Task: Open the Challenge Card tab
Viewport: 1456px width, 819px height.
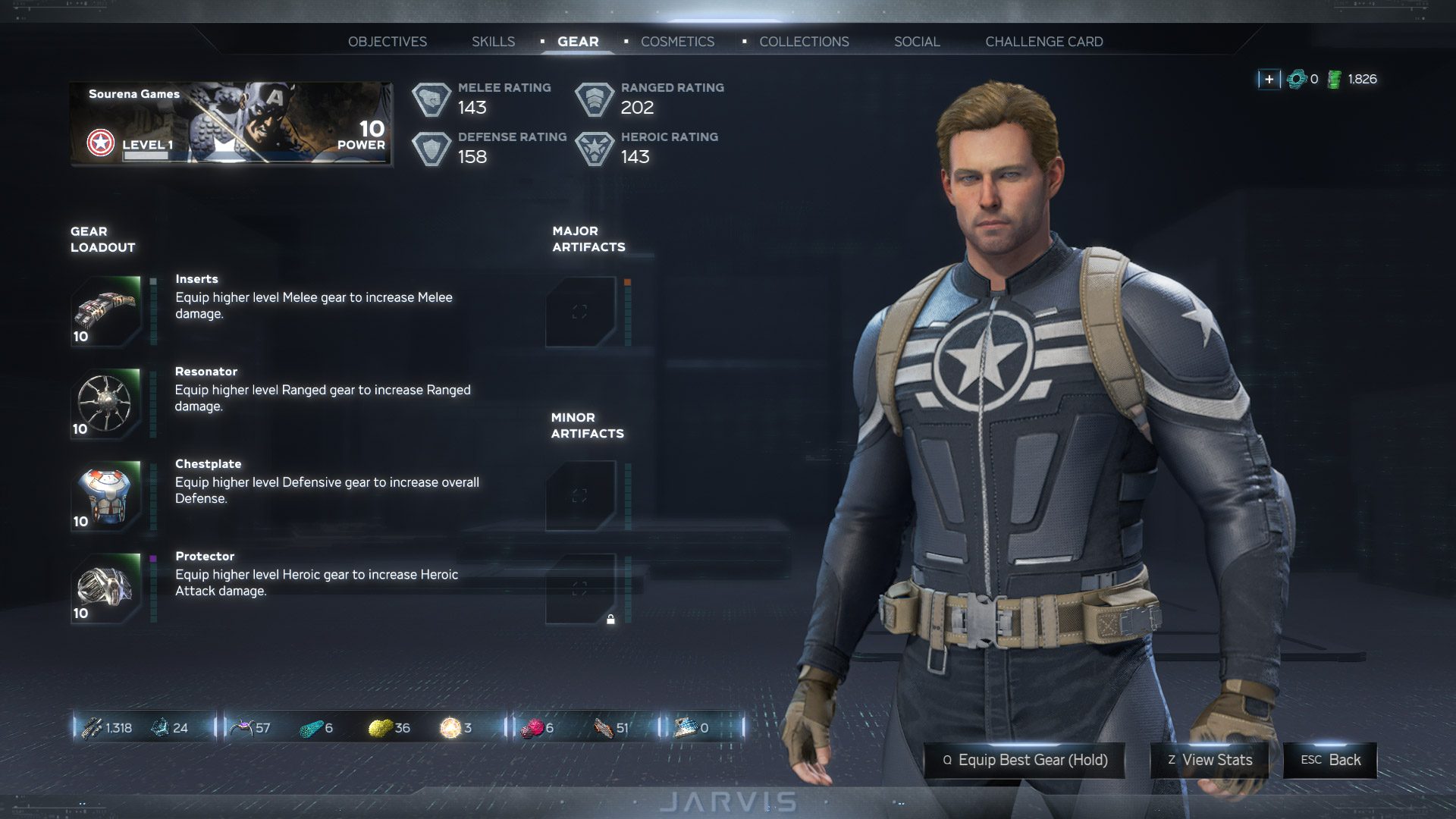Action: tap(1043, 42)
